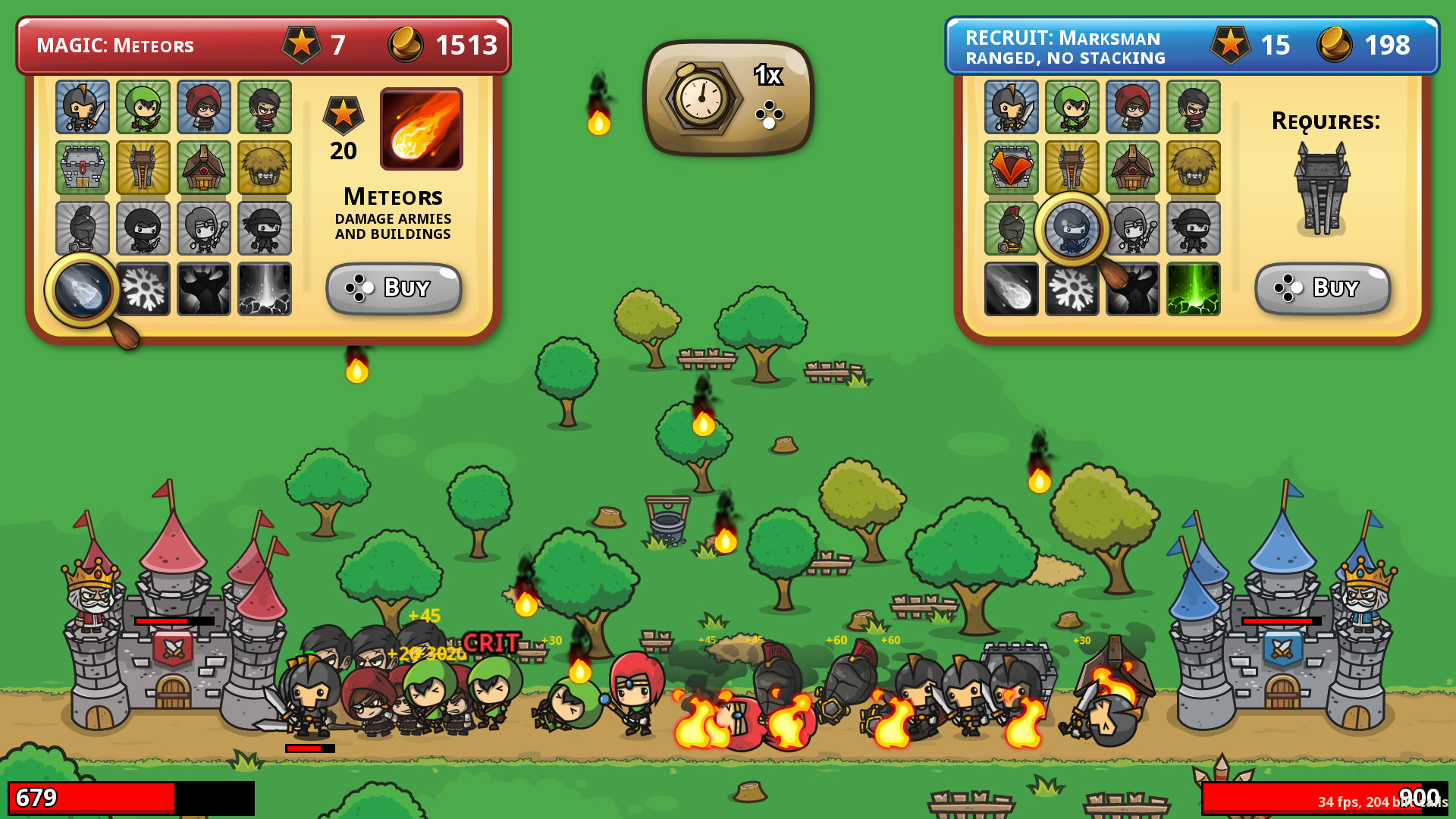1456x819 pixels.
Task: Select the stone castle wall building icon
Action: coord(83,168)
